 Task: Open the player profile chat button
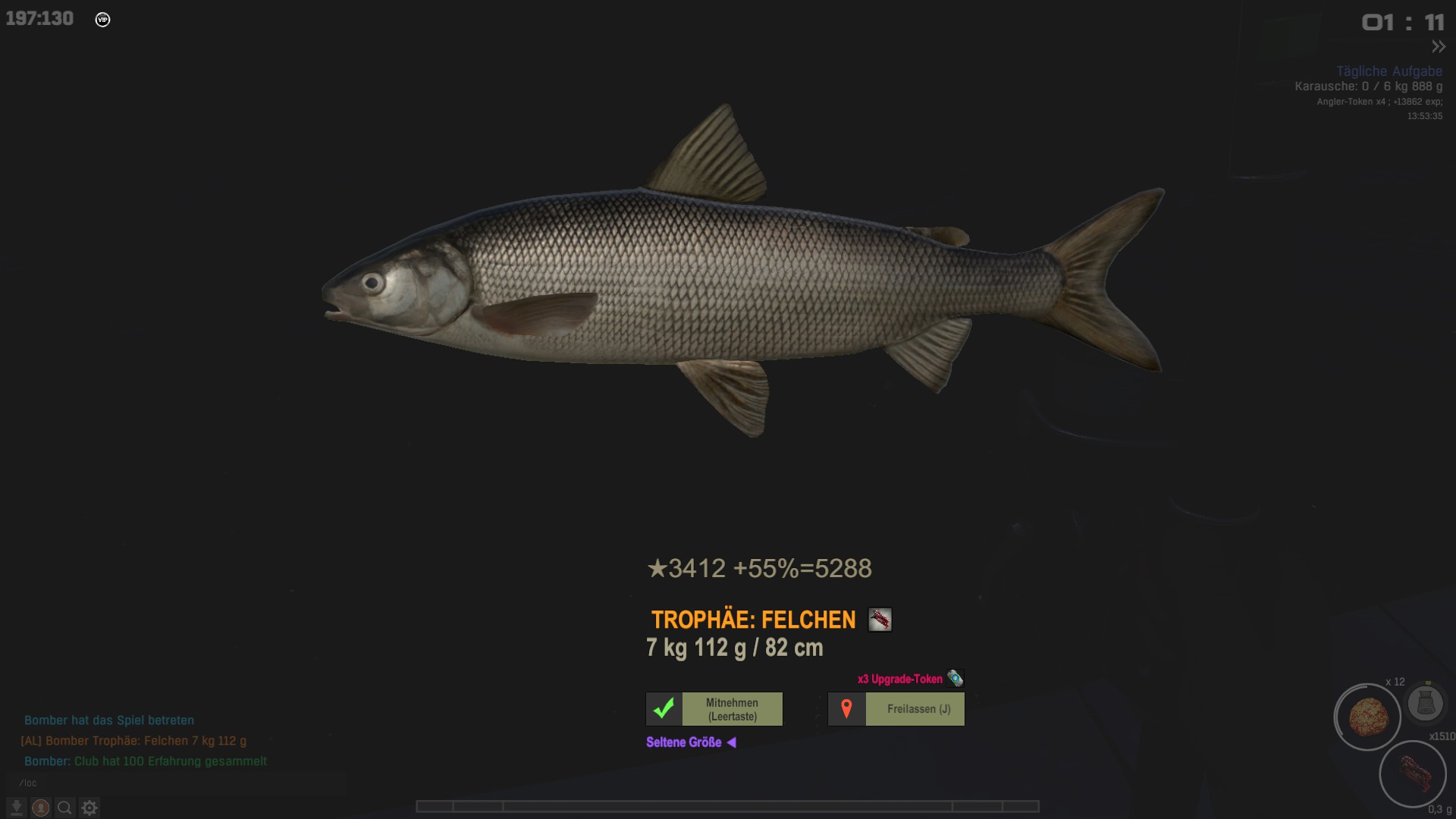pyautogui.click(x=41, y=808)
